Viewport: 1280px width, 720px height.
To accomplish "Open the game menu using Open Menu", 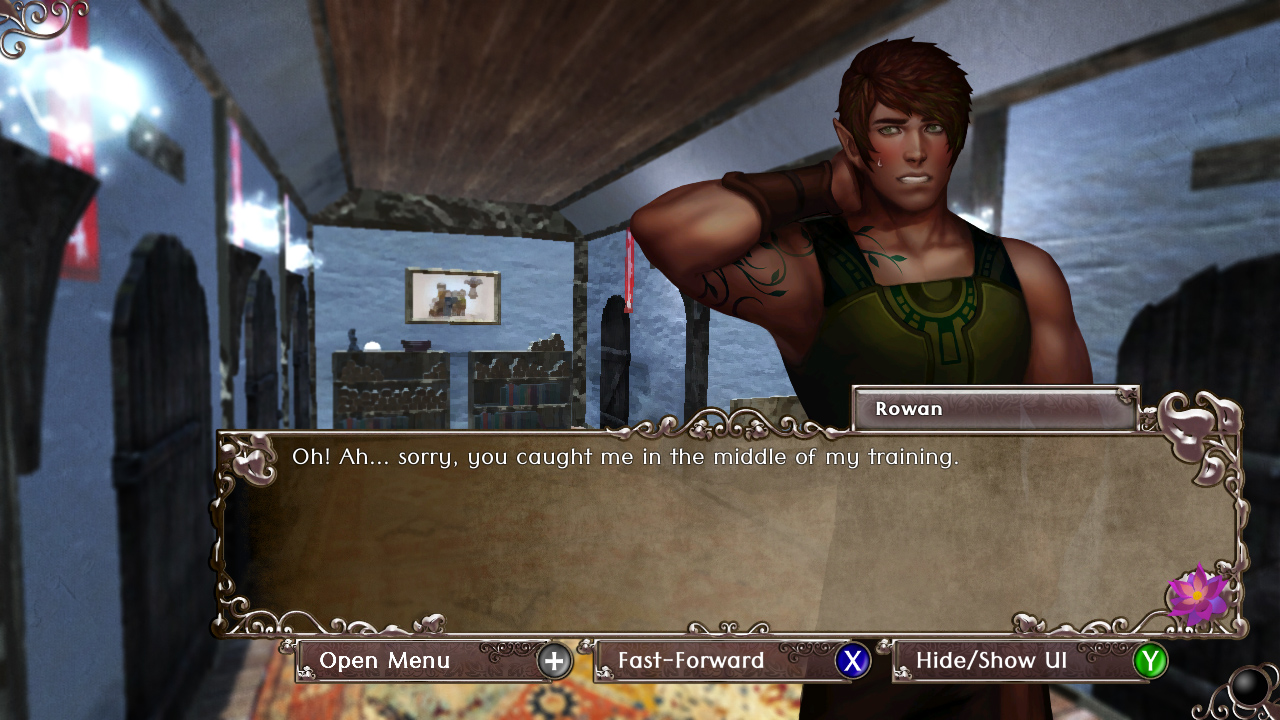I will pos(384,661).
